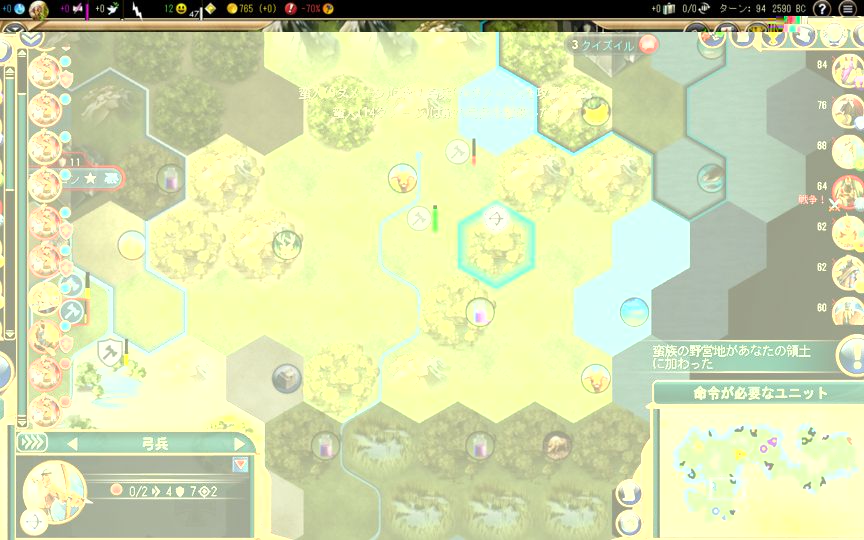Viewport: 864px width, 540px height.
Task: Click the archer unit portrait
Action: 55,492
